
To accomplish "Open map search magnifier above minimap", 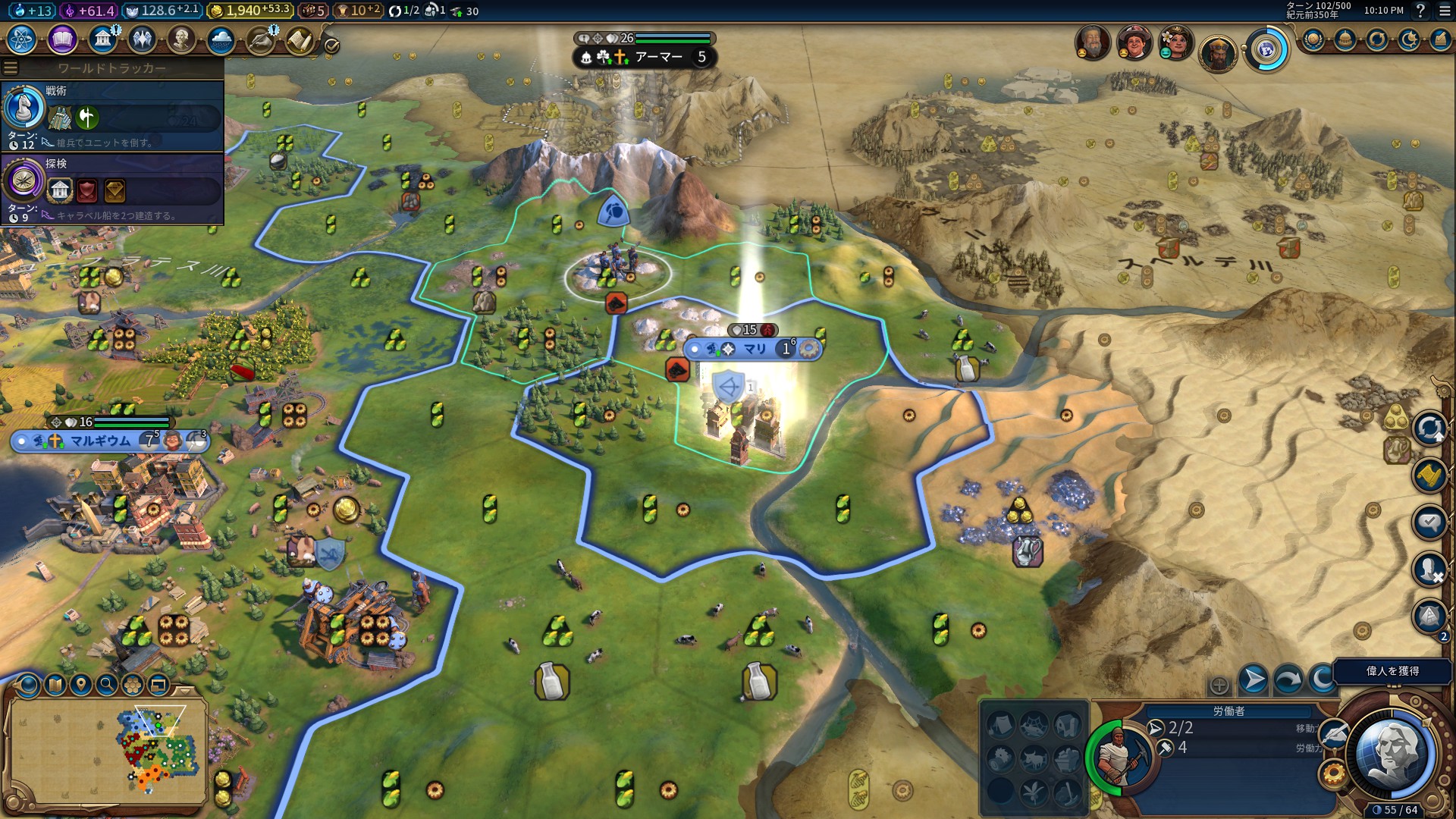I will pyautogui.click(x=107, y=686).
